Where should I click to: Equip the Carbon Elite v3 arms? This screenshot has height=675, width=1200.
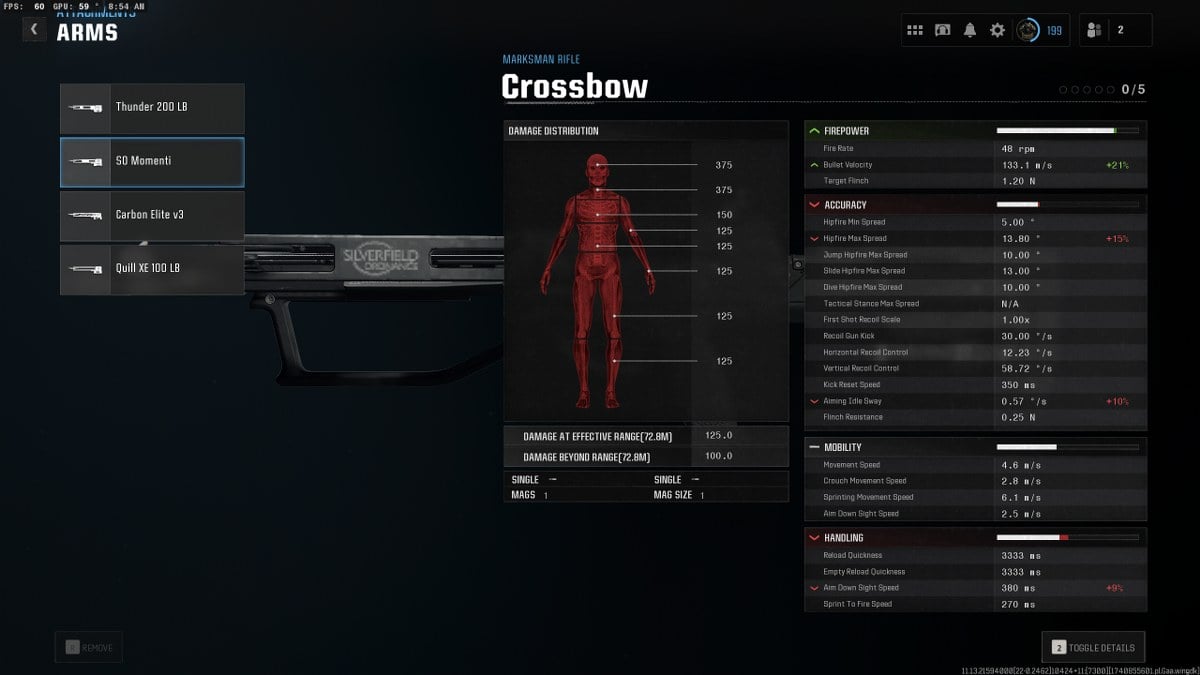pos(152,216)
